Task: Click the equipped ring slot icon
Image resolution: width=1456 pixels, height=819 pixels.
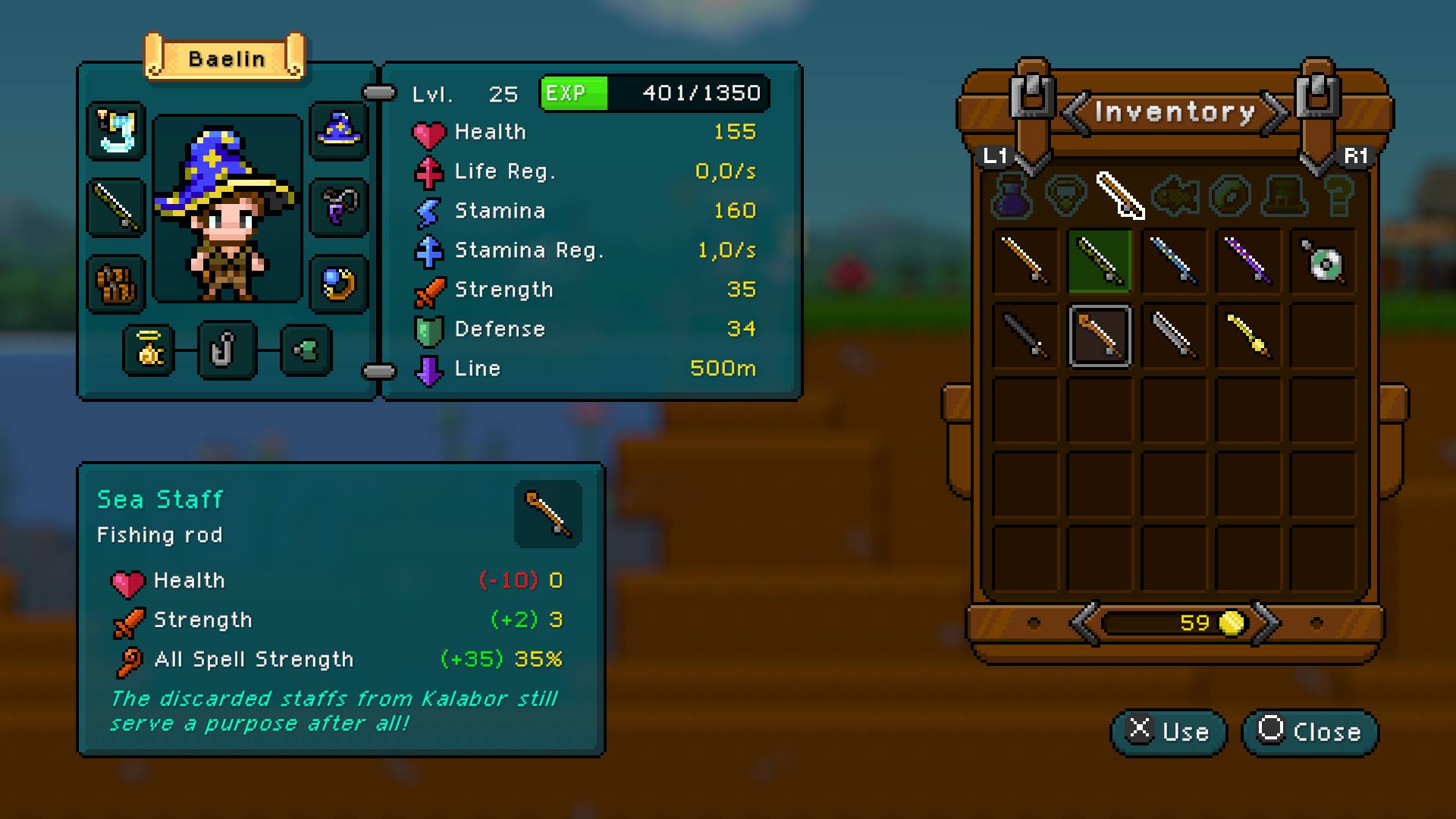Action: tap(339, 282)
